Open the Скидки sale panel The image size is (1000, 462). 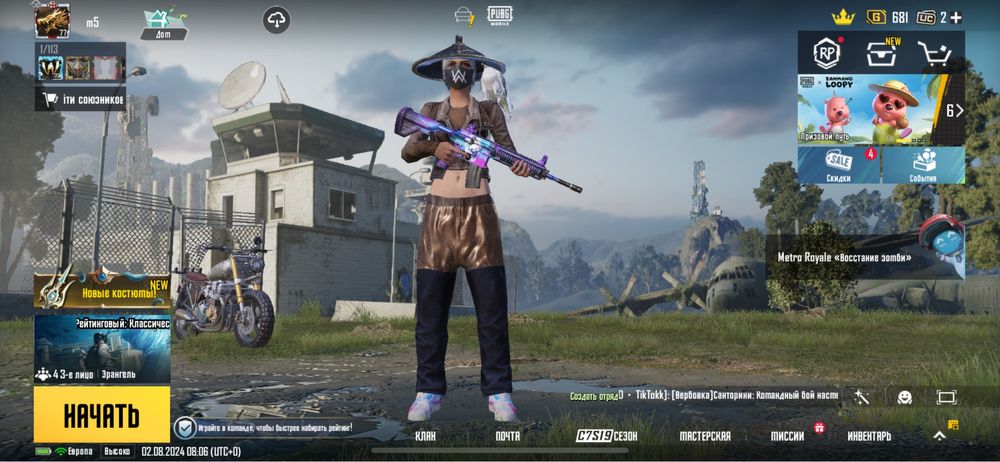tap(839, 166)
